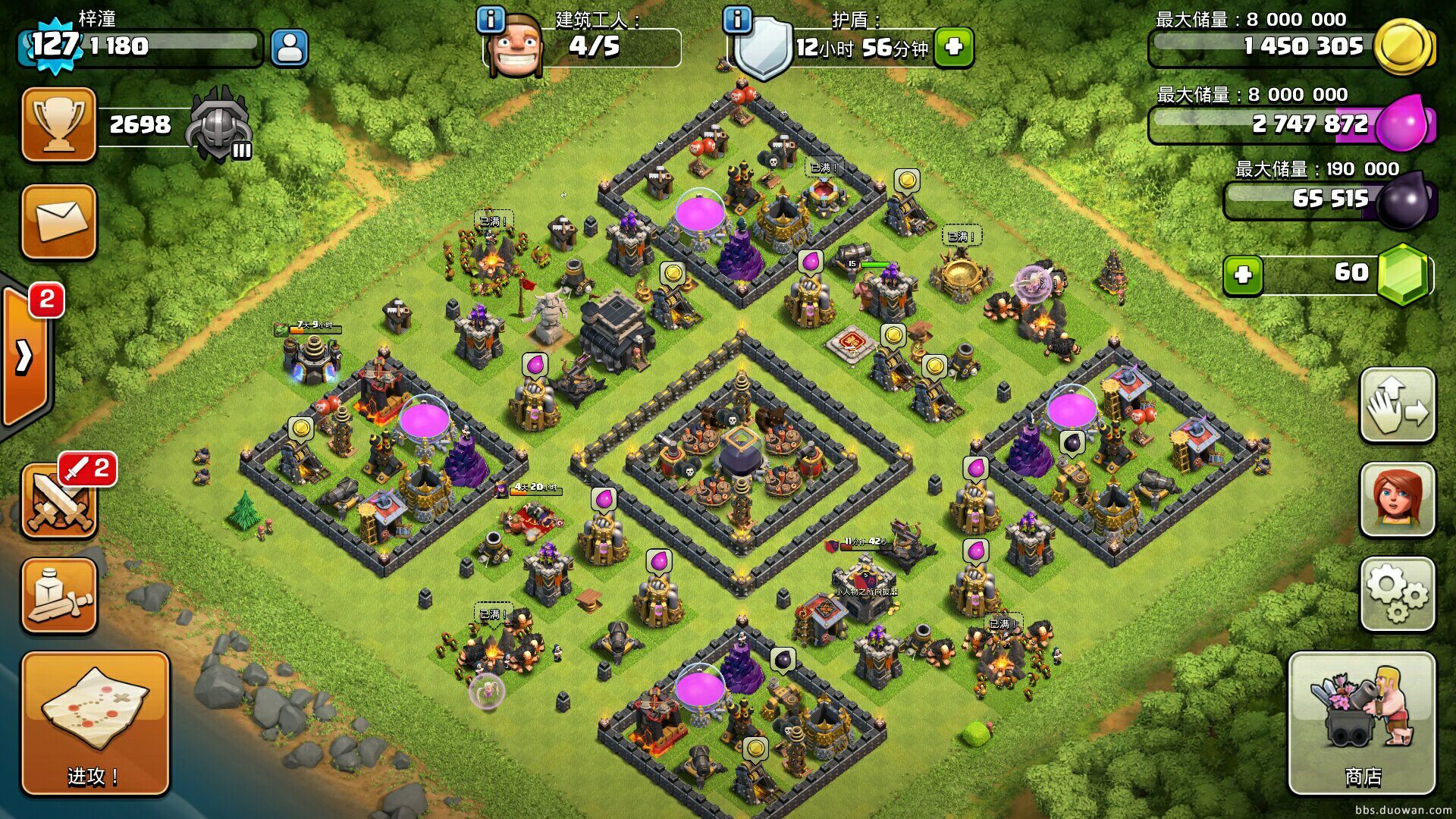Open the army overview potion and sword button
This screenshot has height=819, width=1456.
click(59, 595)
